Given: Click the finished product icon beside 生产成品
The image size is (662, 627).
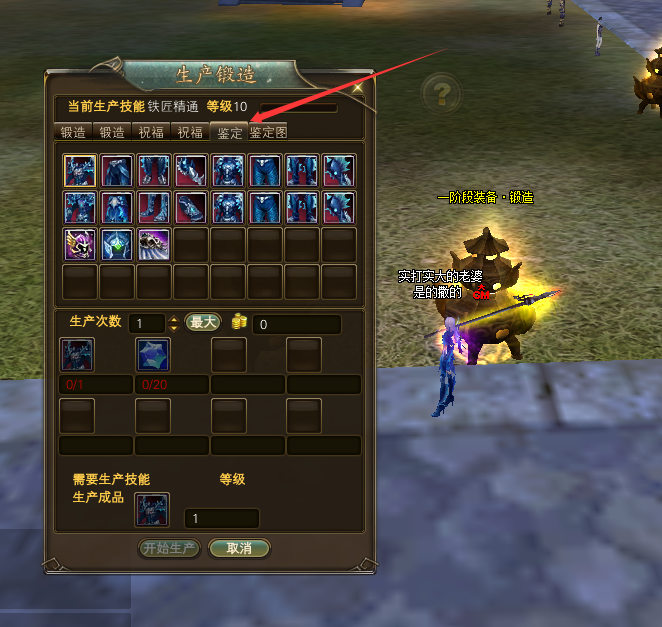Looking at the screenshot, I should click(153, 509).
